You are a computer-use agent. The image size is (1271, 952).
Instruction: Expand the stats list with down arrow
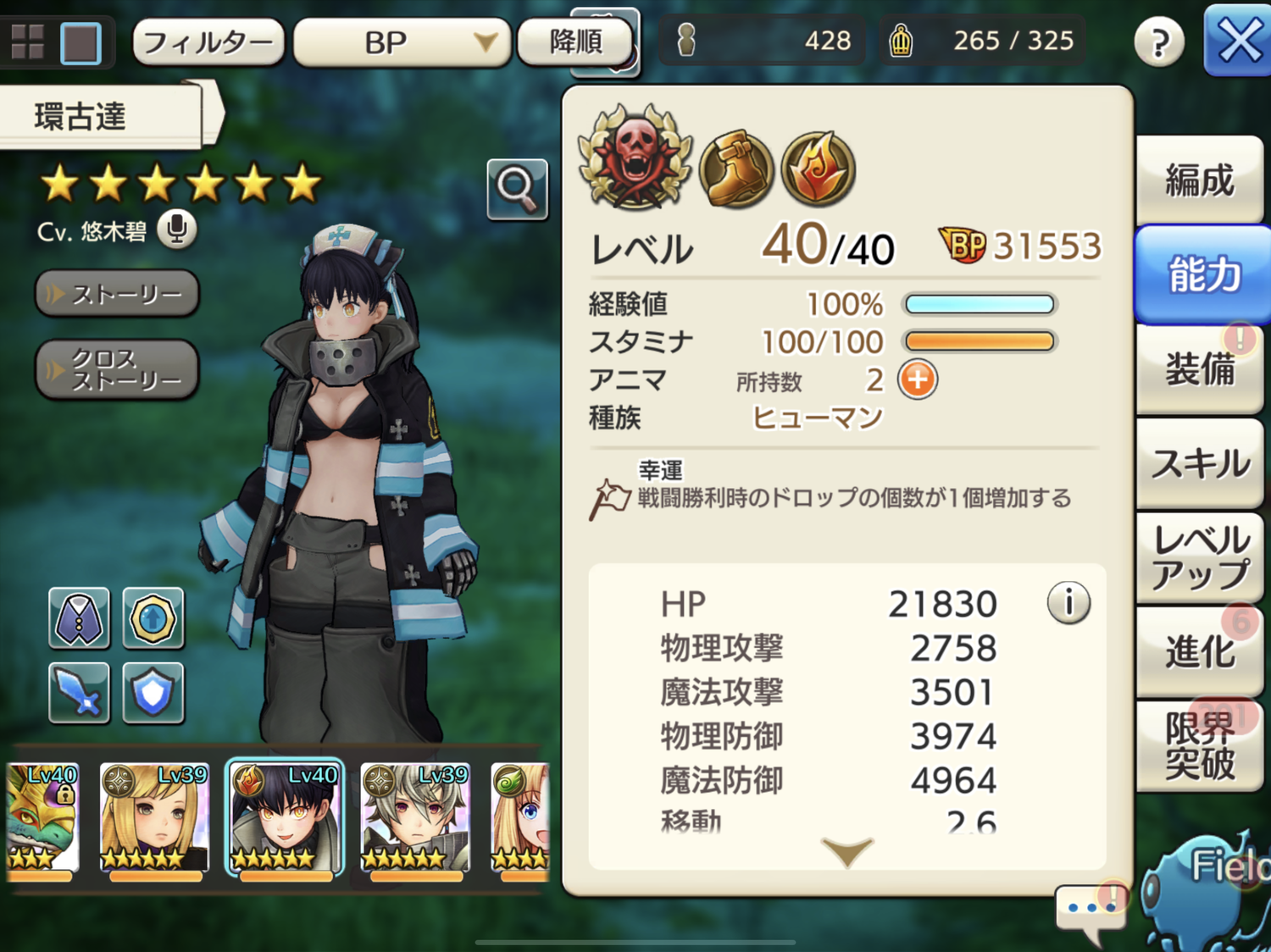tap(846, 850)
